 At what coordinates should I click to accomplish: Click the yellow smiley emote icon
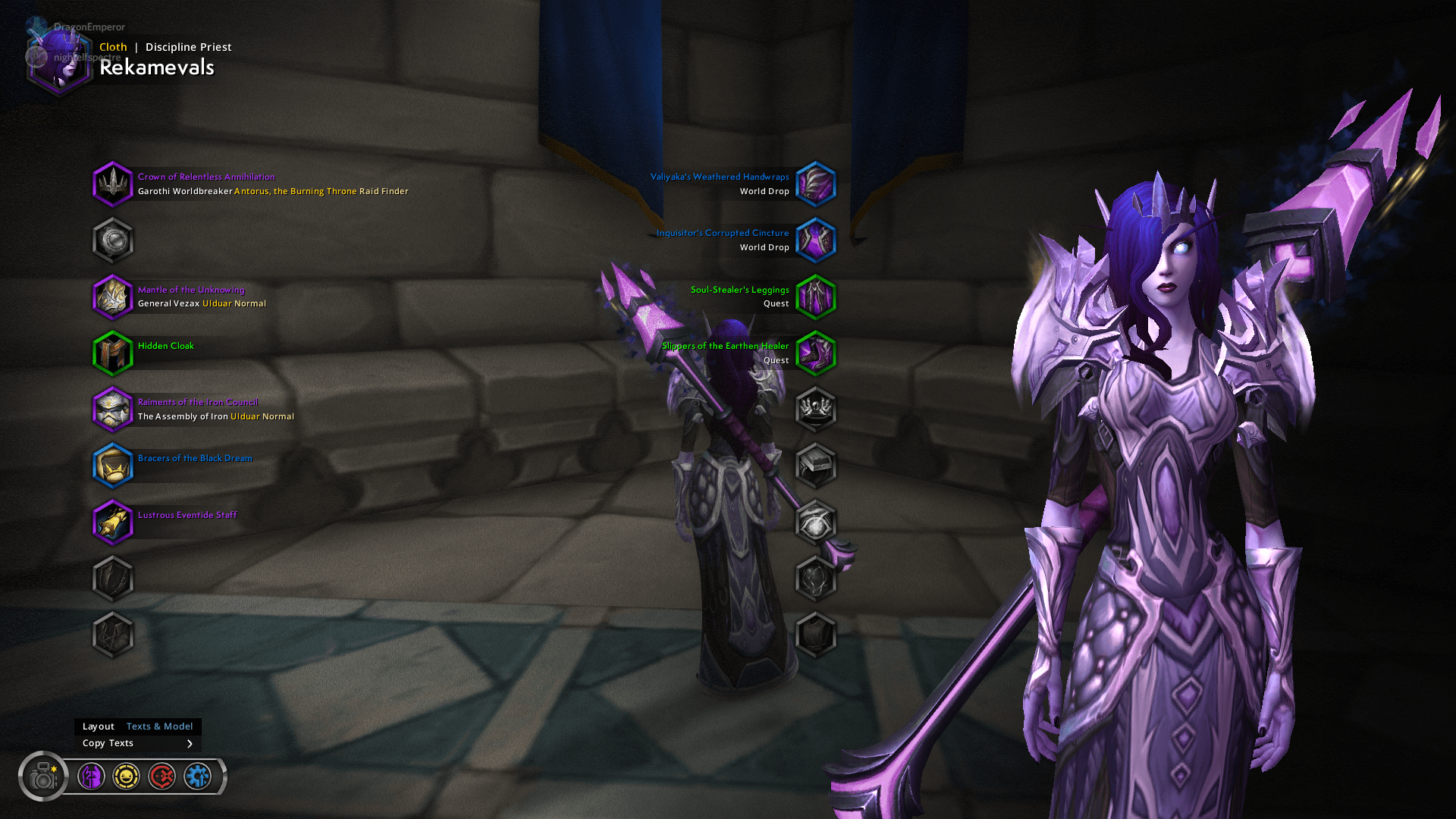tap(127, 776)
